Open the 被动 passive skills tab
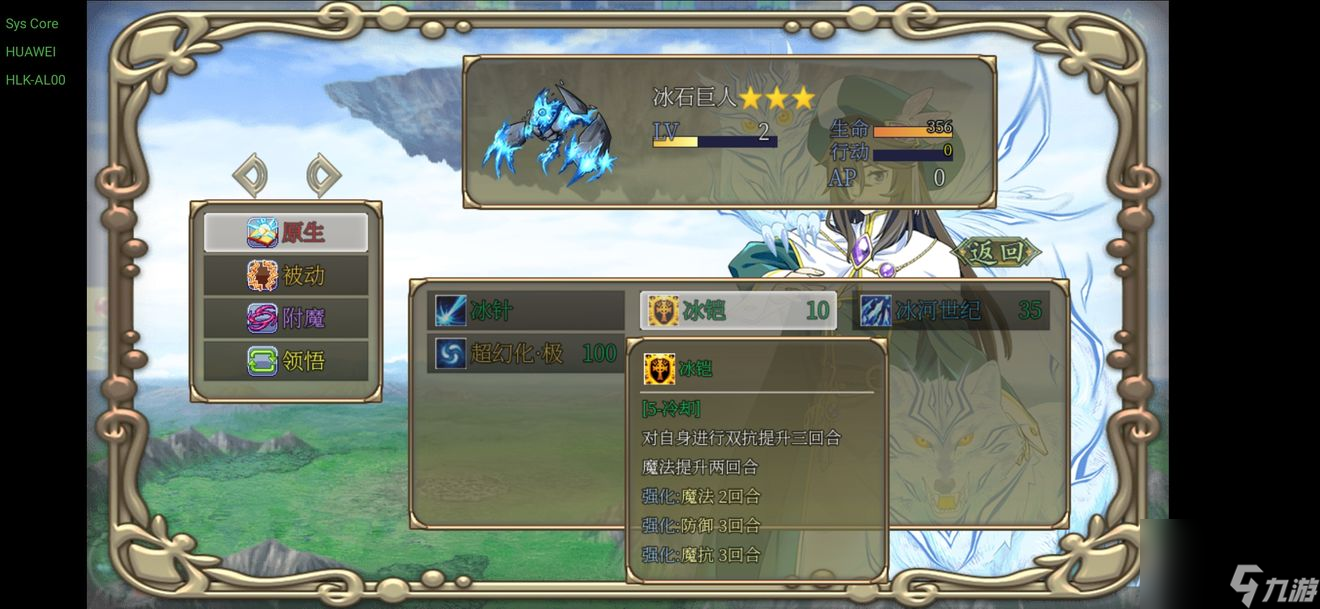 click(286, 275)
